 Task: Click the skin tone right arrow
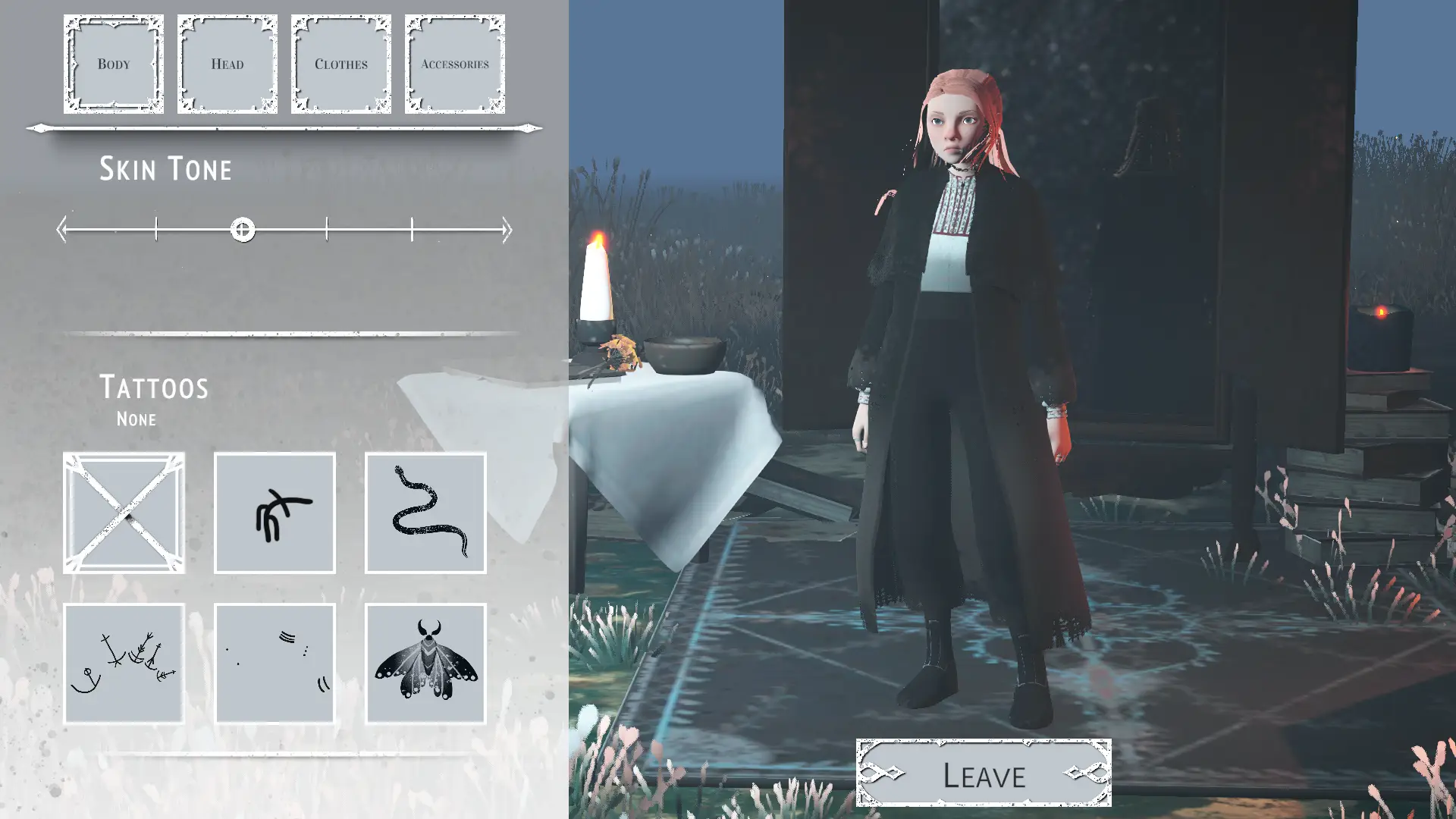pos(507,229)
